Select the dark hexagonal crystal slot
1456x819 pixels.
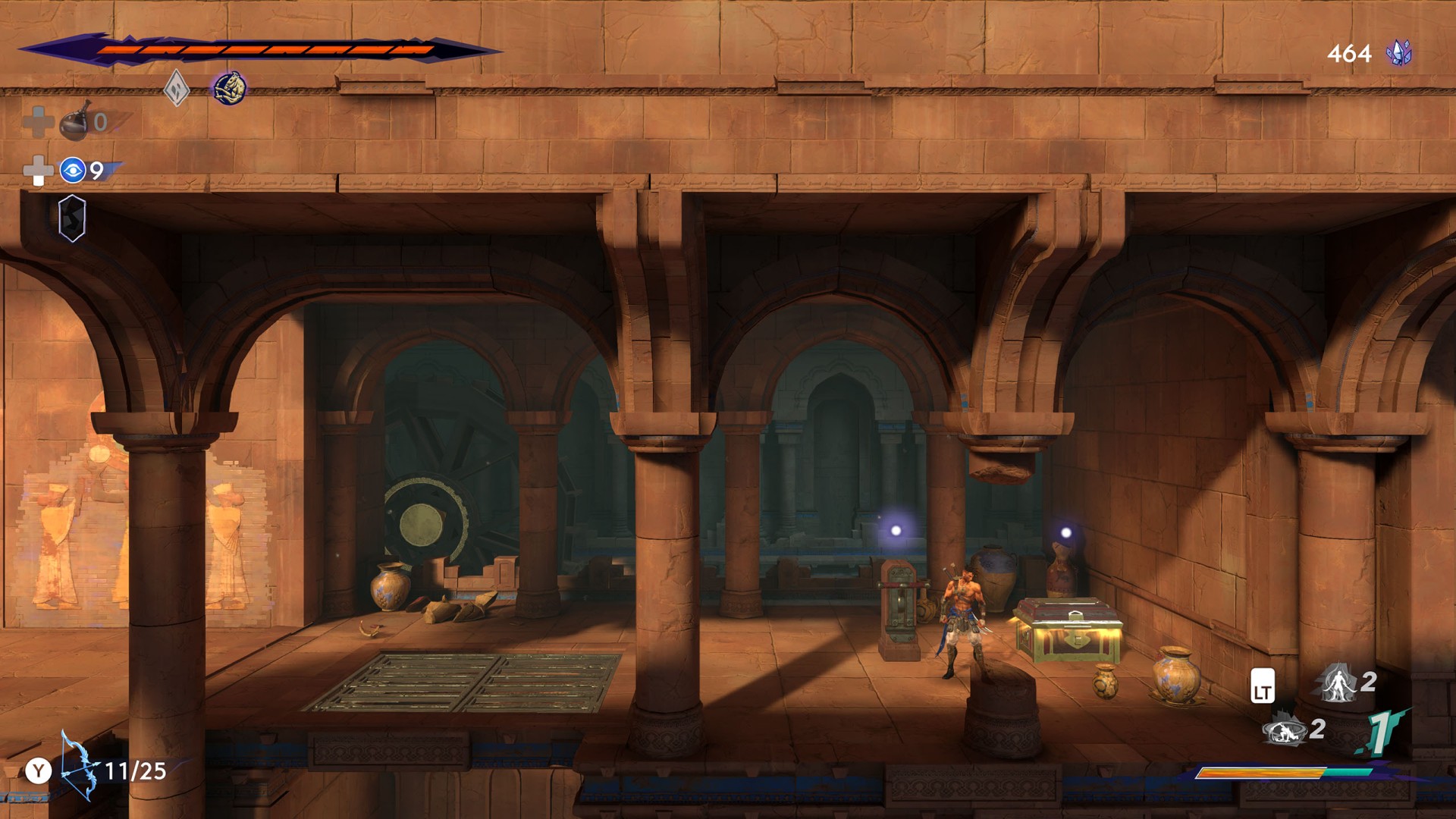click(x=72, y=218)
